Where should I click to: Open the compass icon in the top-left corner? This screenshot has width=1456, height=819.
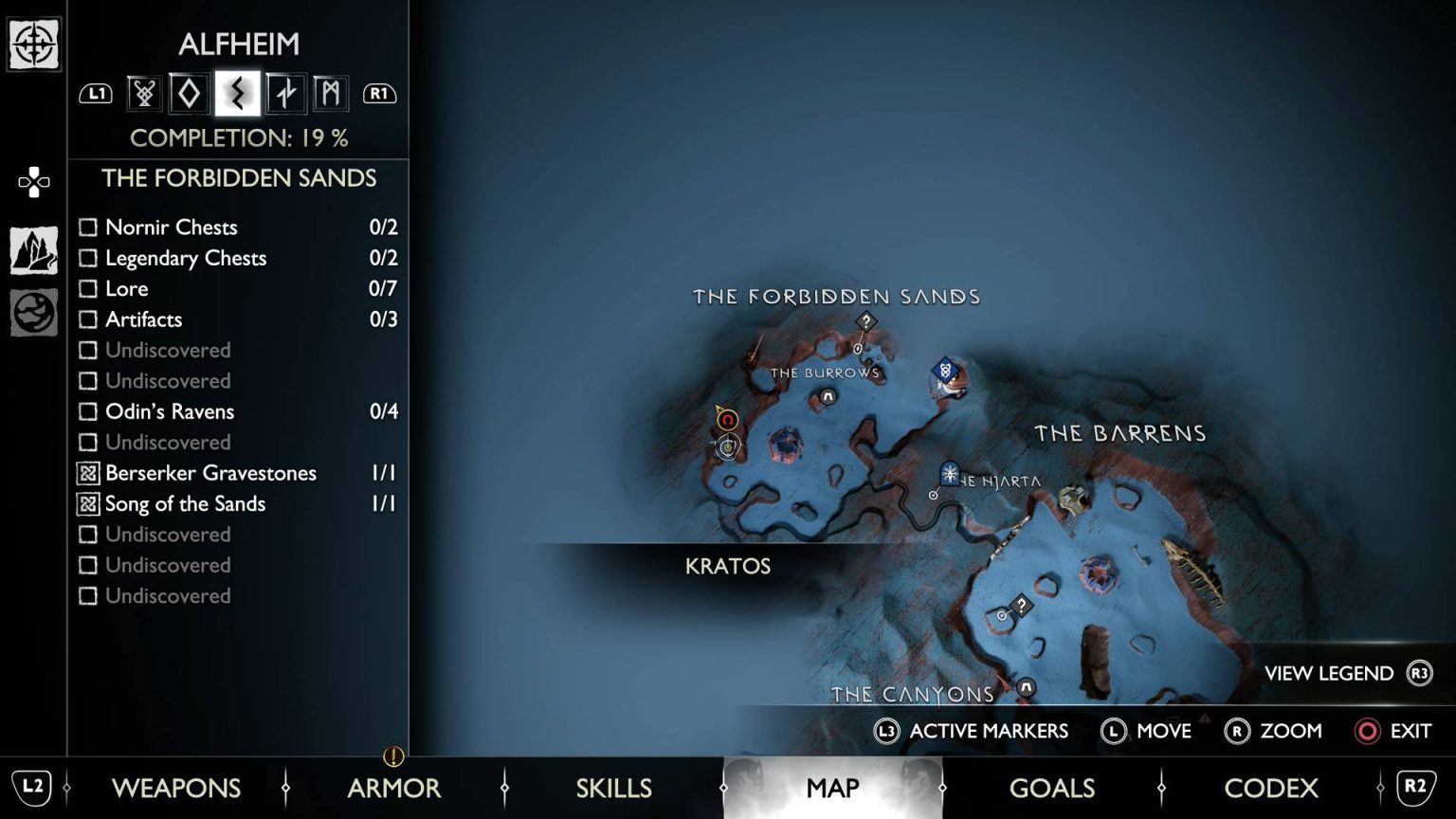[x=34, y=44]
